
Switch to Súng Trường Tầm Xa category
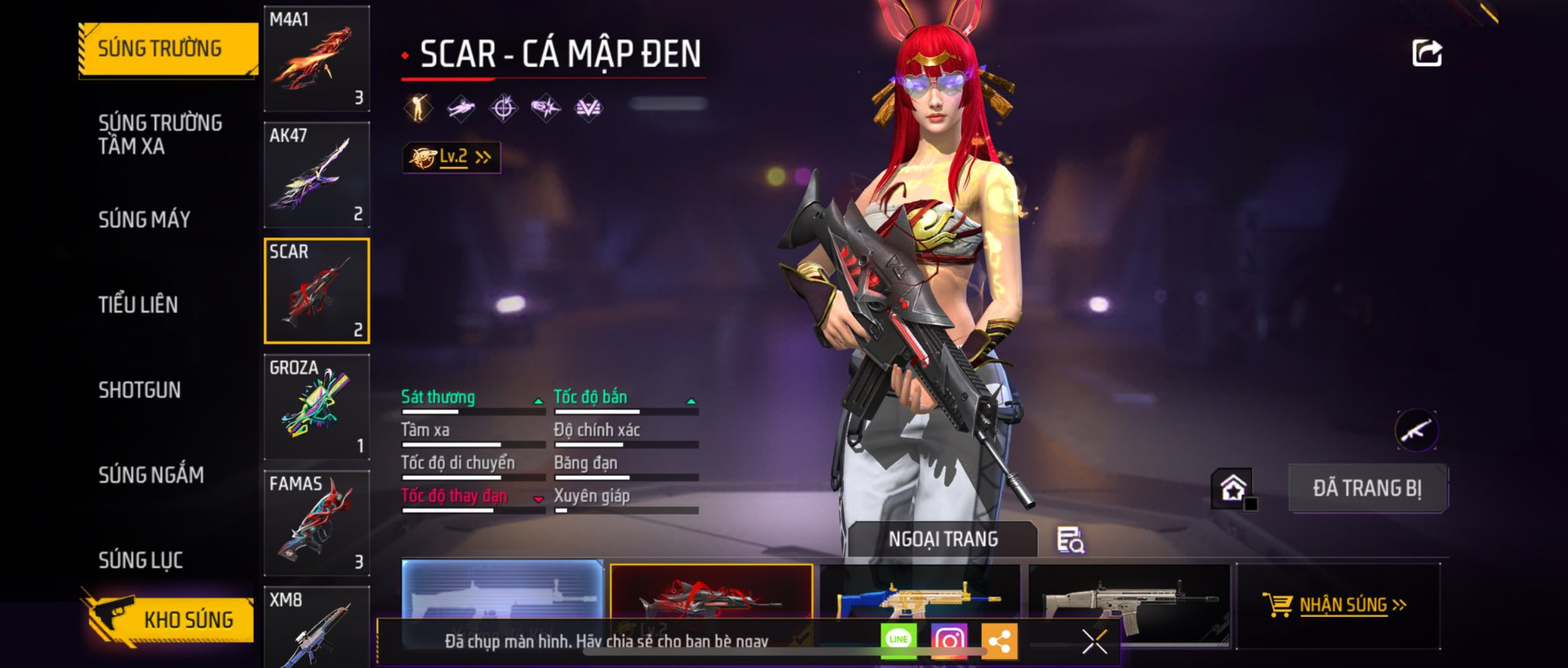coord(160,134)
